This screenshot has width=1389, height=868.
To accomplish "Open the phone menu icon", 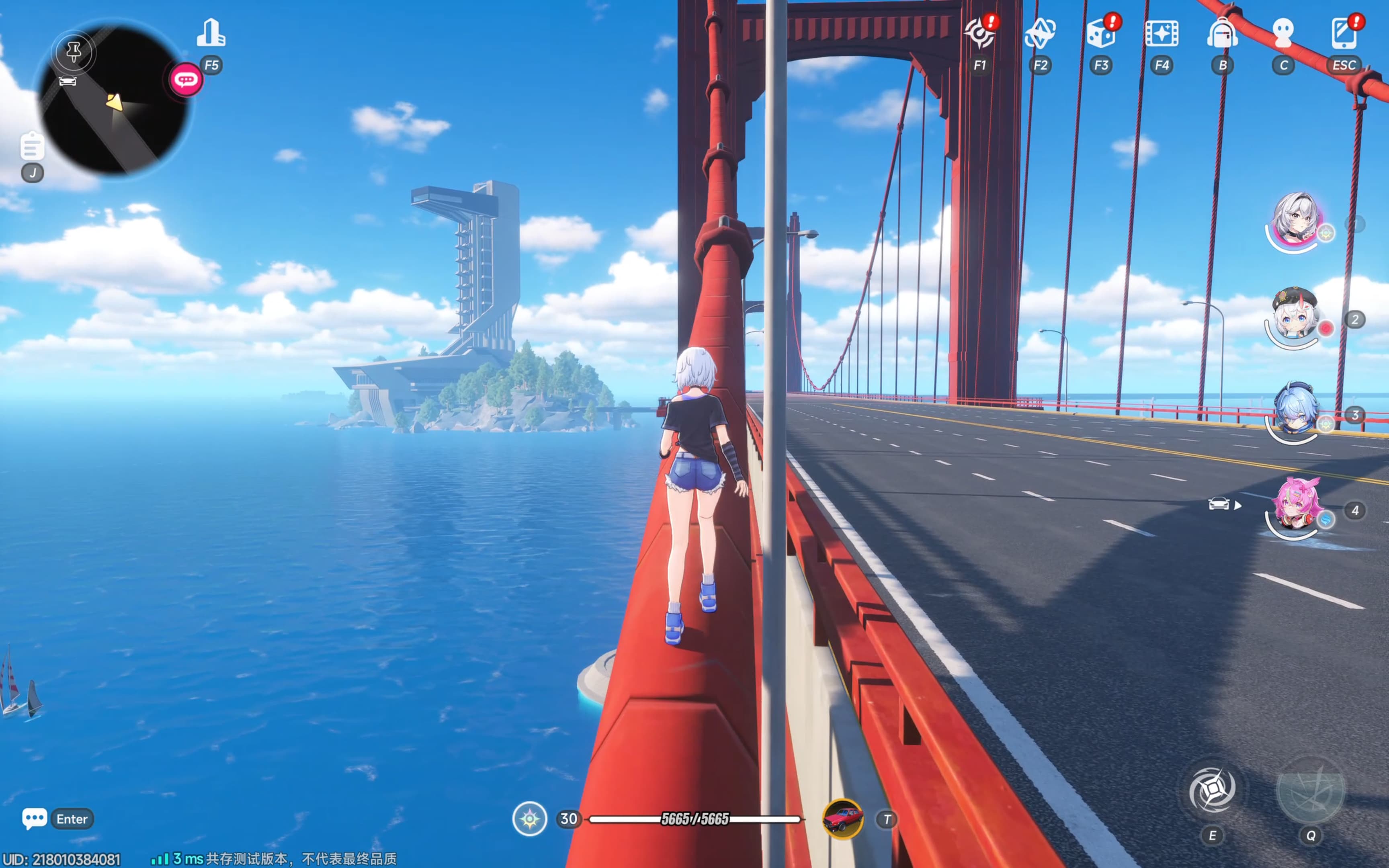I will pos(1344,33).
